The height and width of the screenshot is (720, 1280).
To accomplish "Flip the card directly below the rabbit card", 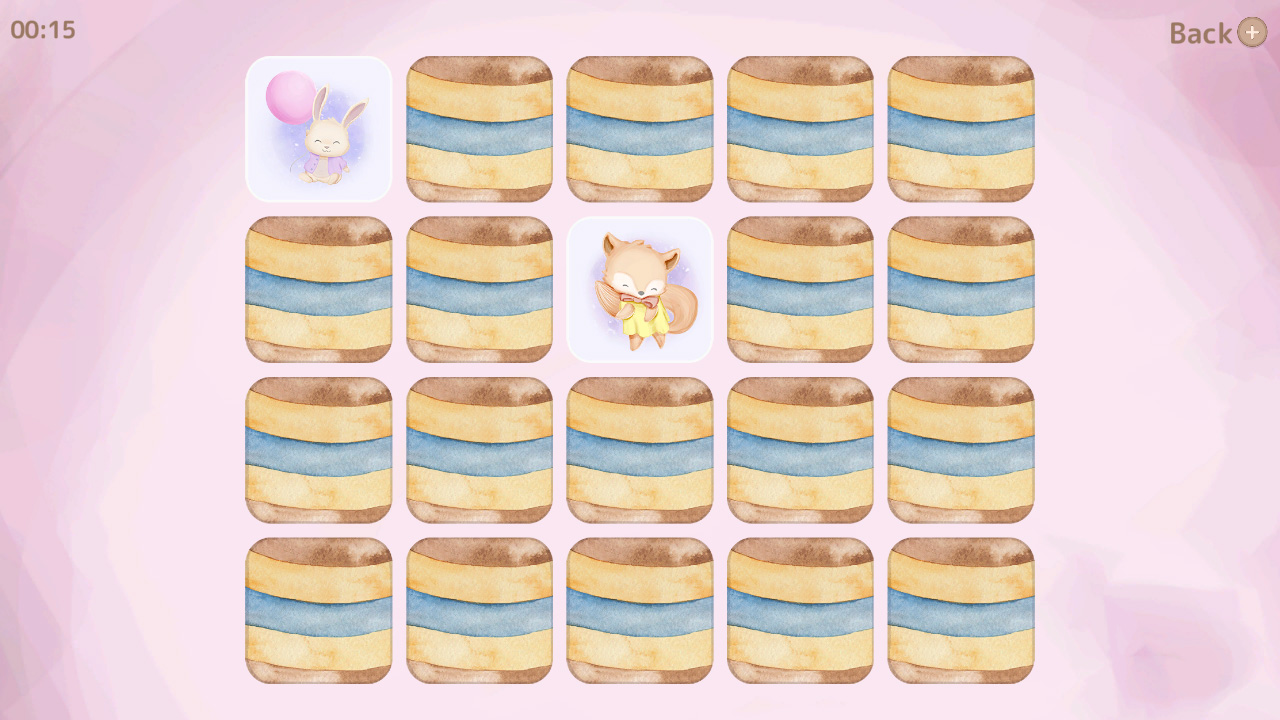I will coord(318,288).
